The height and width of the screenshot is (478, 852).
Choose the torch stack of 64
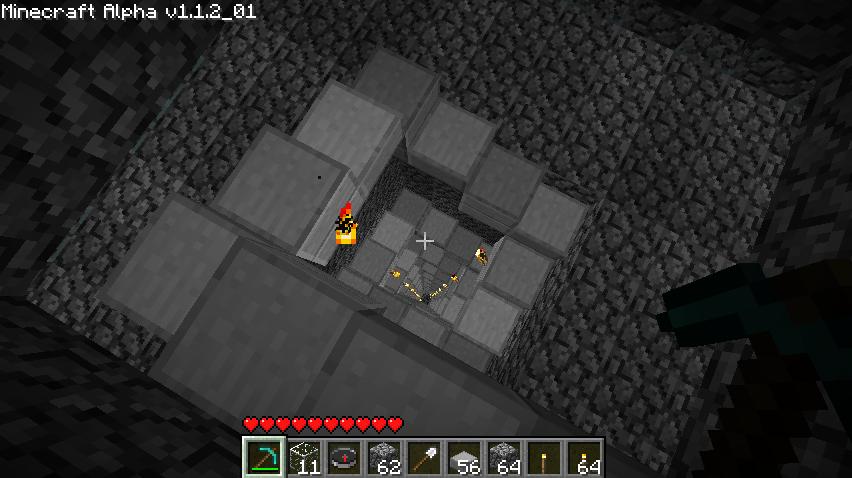[583, 458]
